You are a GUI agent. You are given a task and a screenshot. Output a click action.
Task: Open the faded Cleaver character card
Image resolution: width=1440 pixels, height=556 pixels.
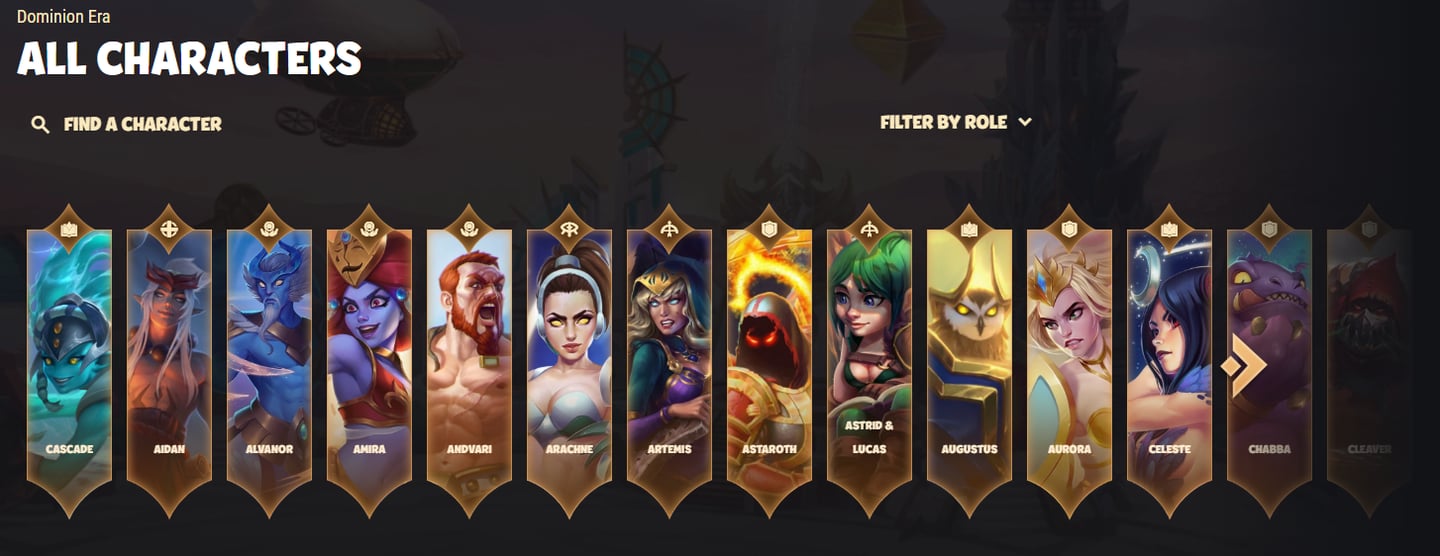pos(1369,360)
